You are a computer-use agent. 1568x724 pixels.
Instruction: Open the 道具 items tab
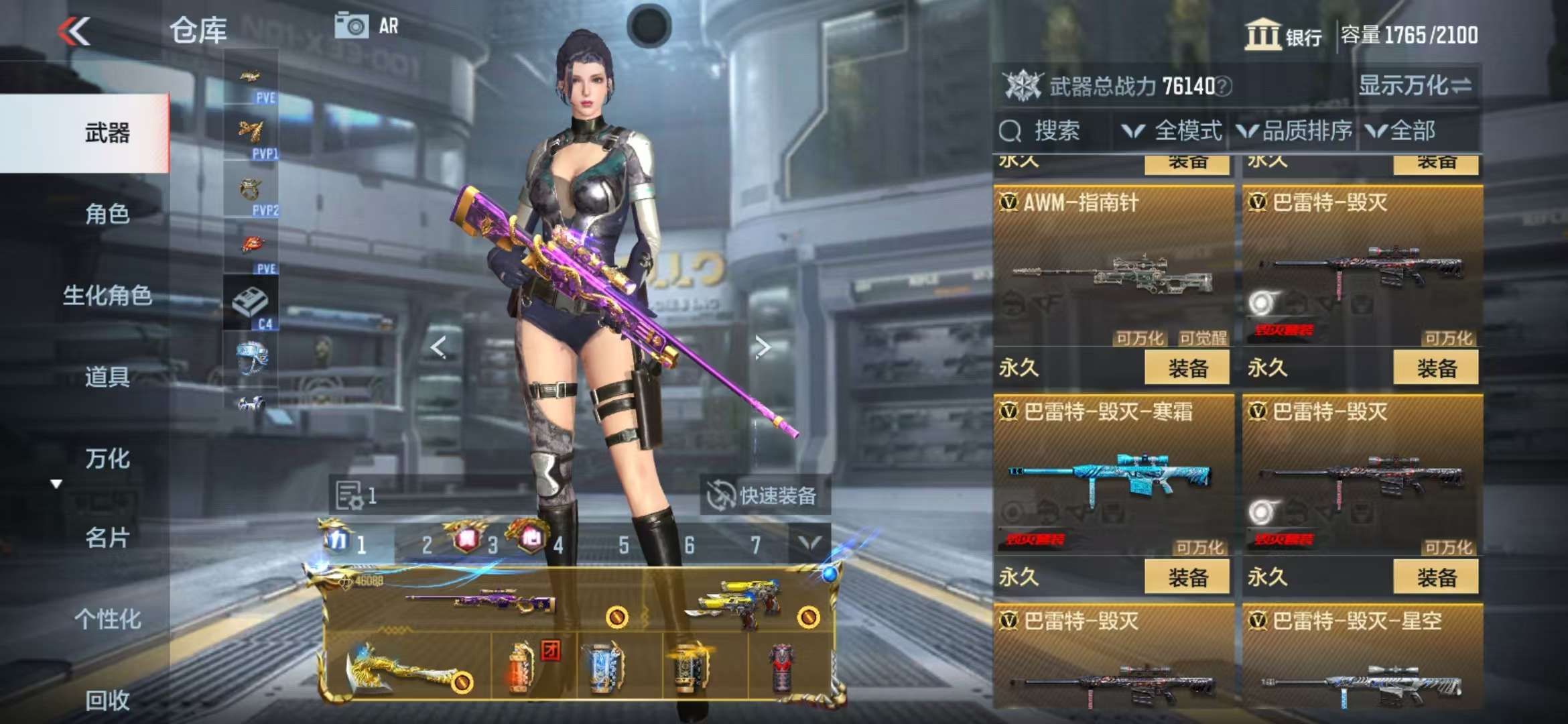coord(107,377)
